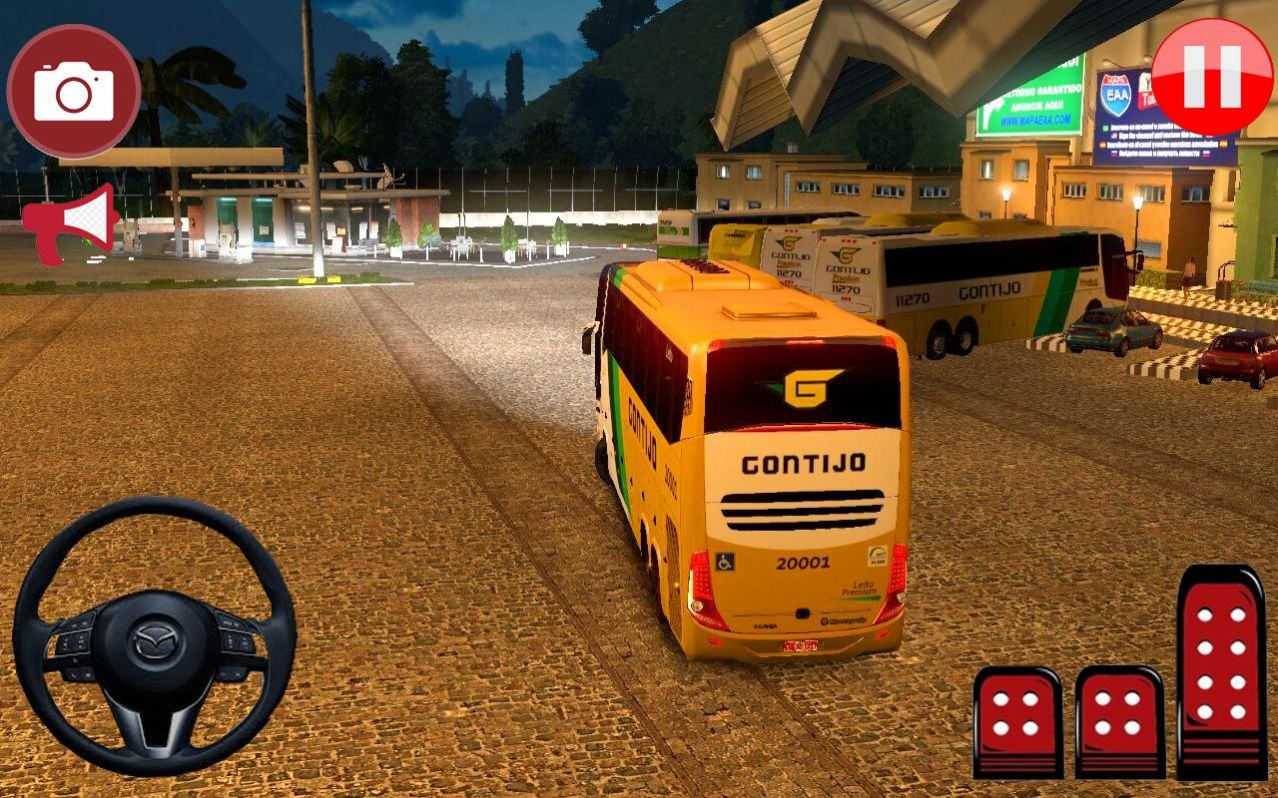Sound the red megaphone horn
This screenshot has height=798, width=1278.
[x=72, y=222]
